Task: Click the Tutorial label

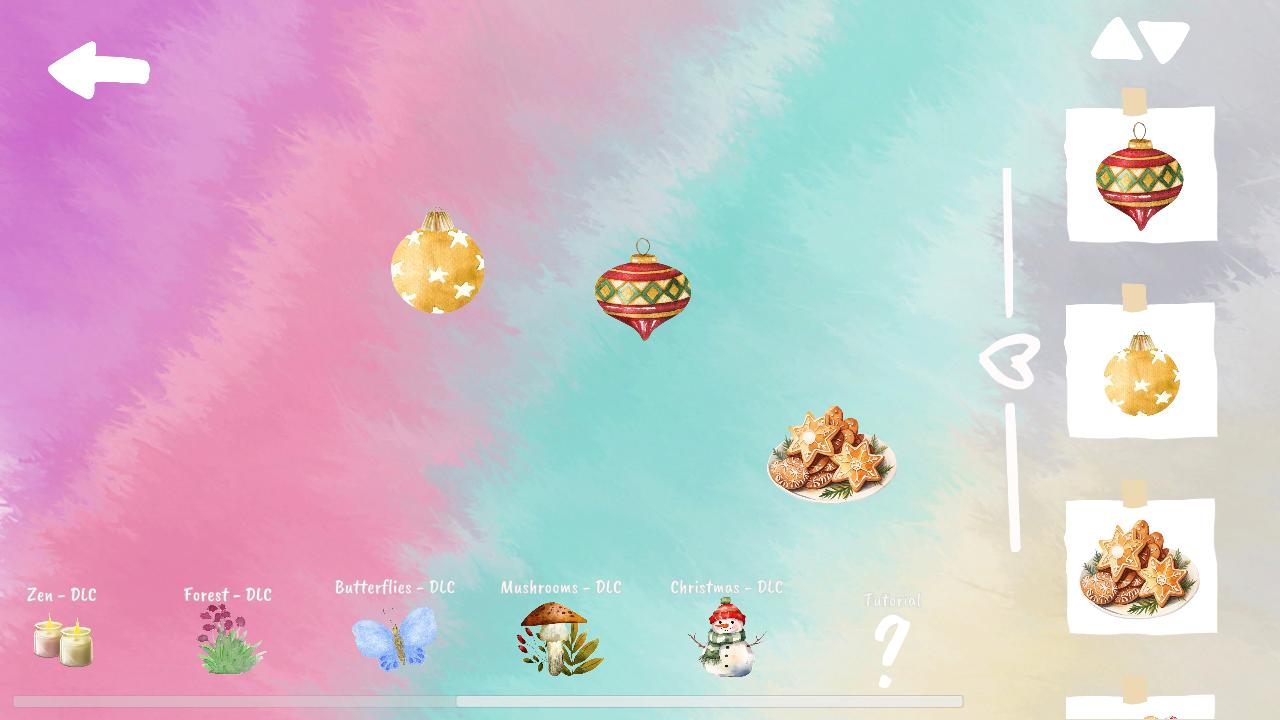Action: (892, 601)
